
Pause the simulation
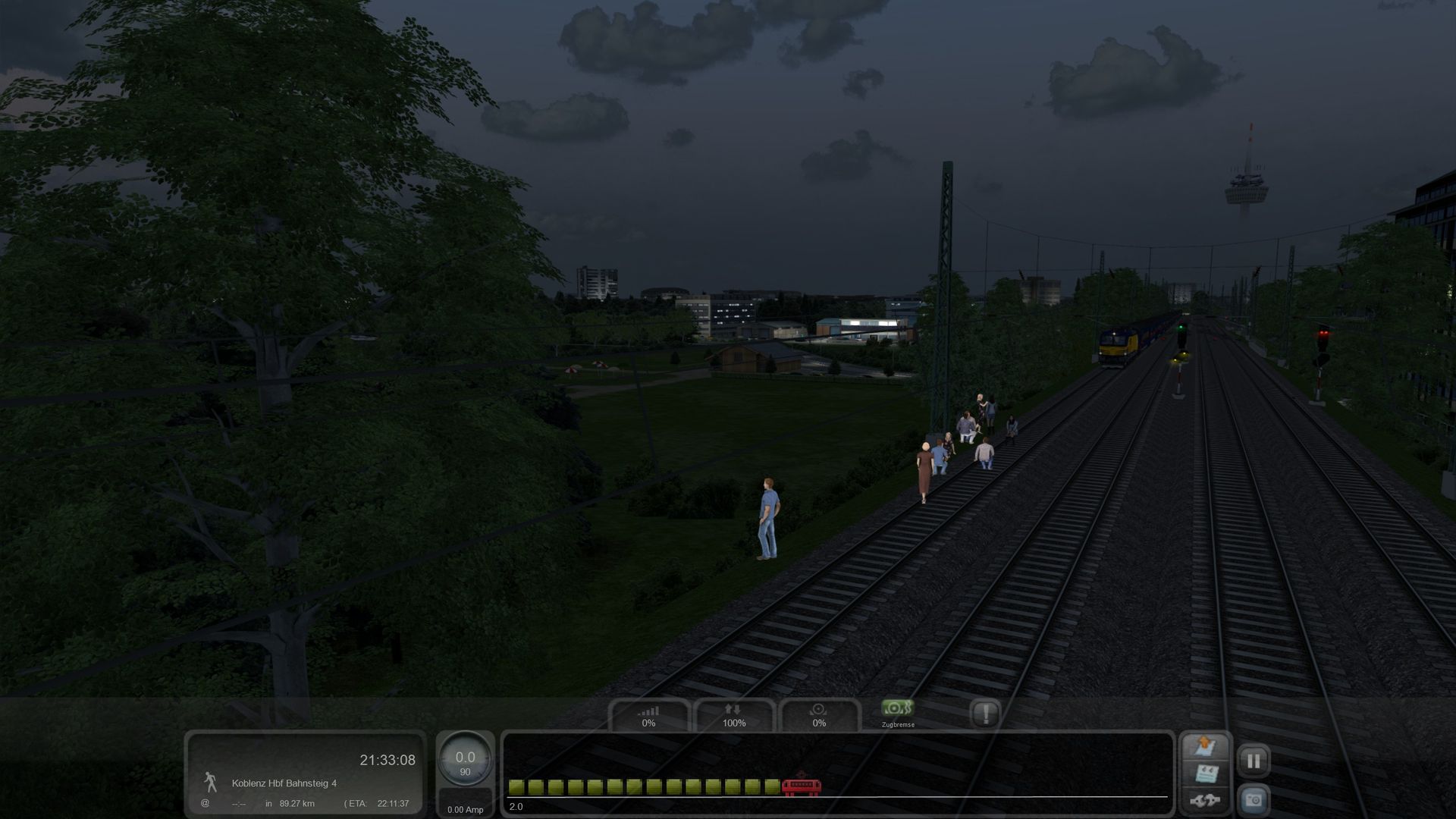1254,761
